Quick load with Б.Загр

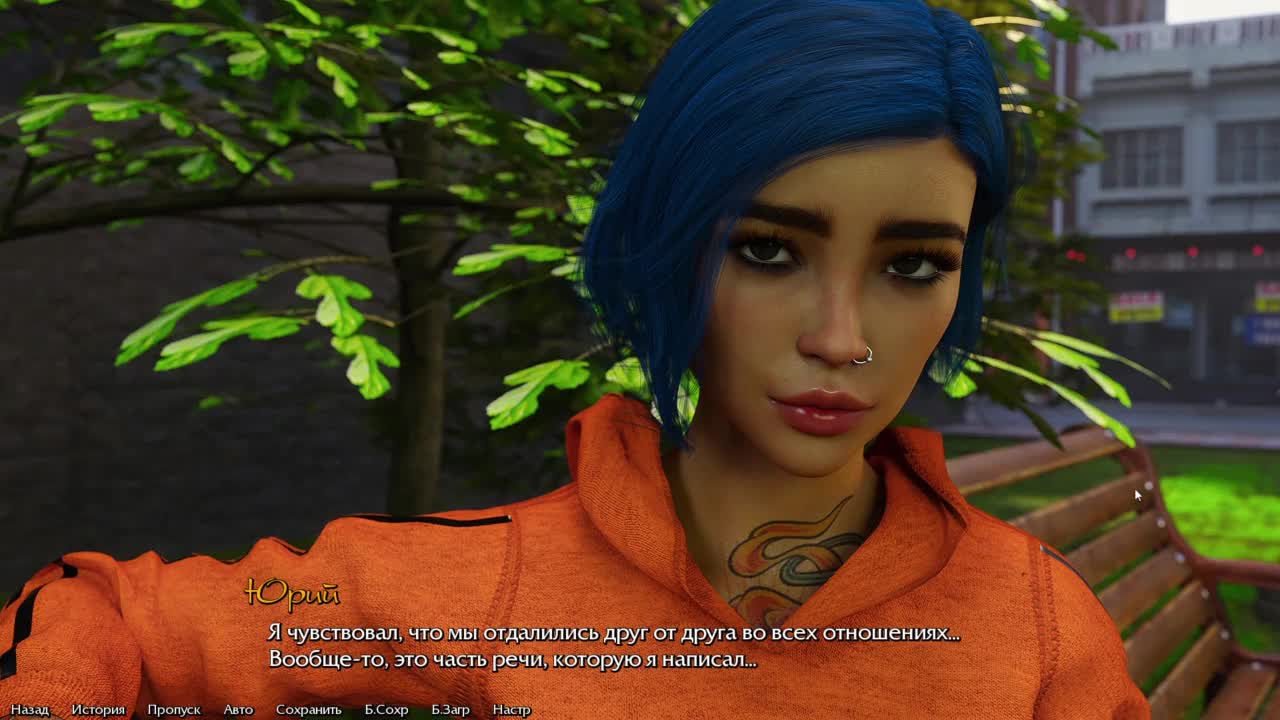point(450,709)
